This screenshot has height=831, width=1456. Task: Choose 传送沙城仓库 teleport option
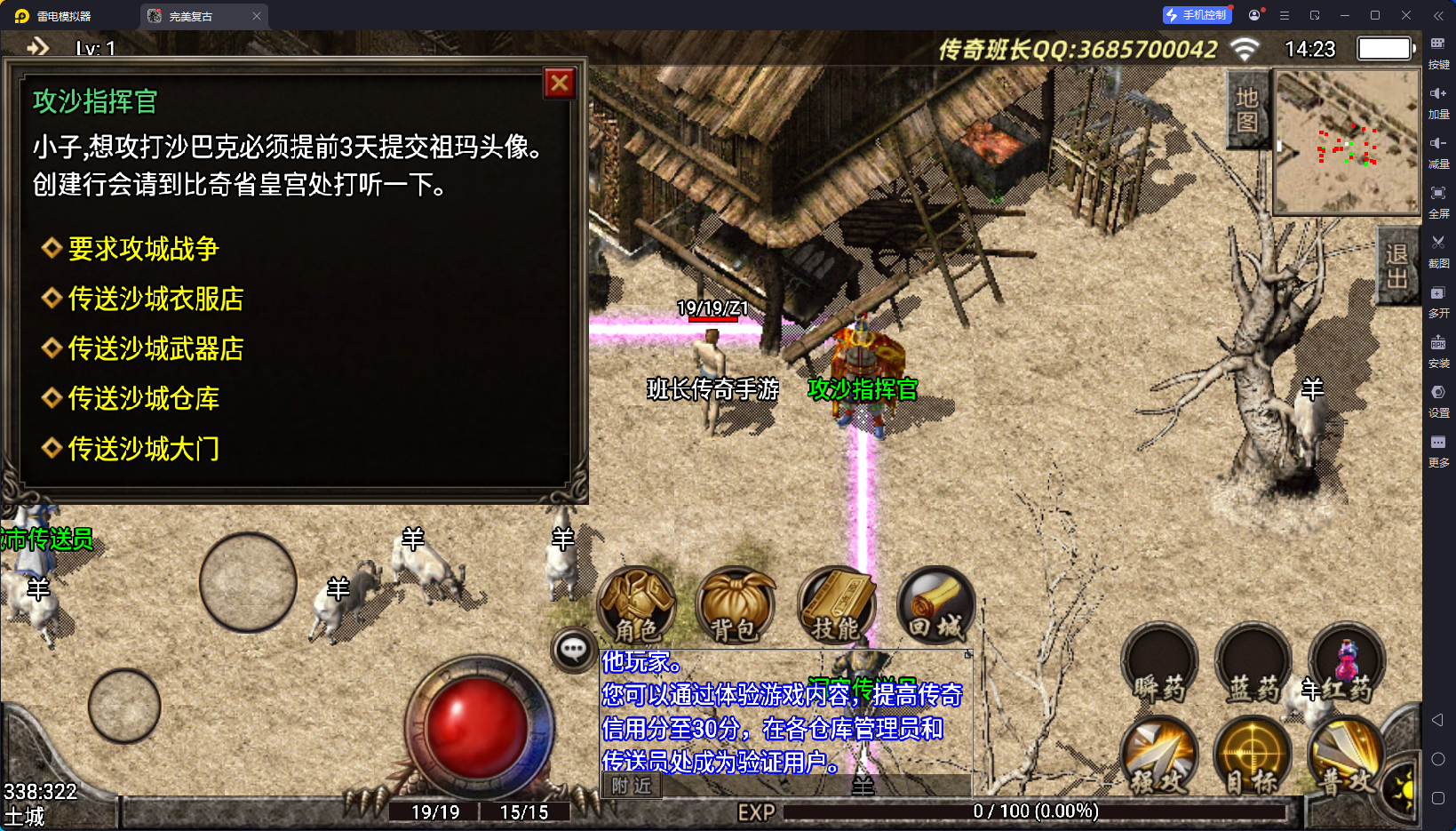click(x=143, y=398)
